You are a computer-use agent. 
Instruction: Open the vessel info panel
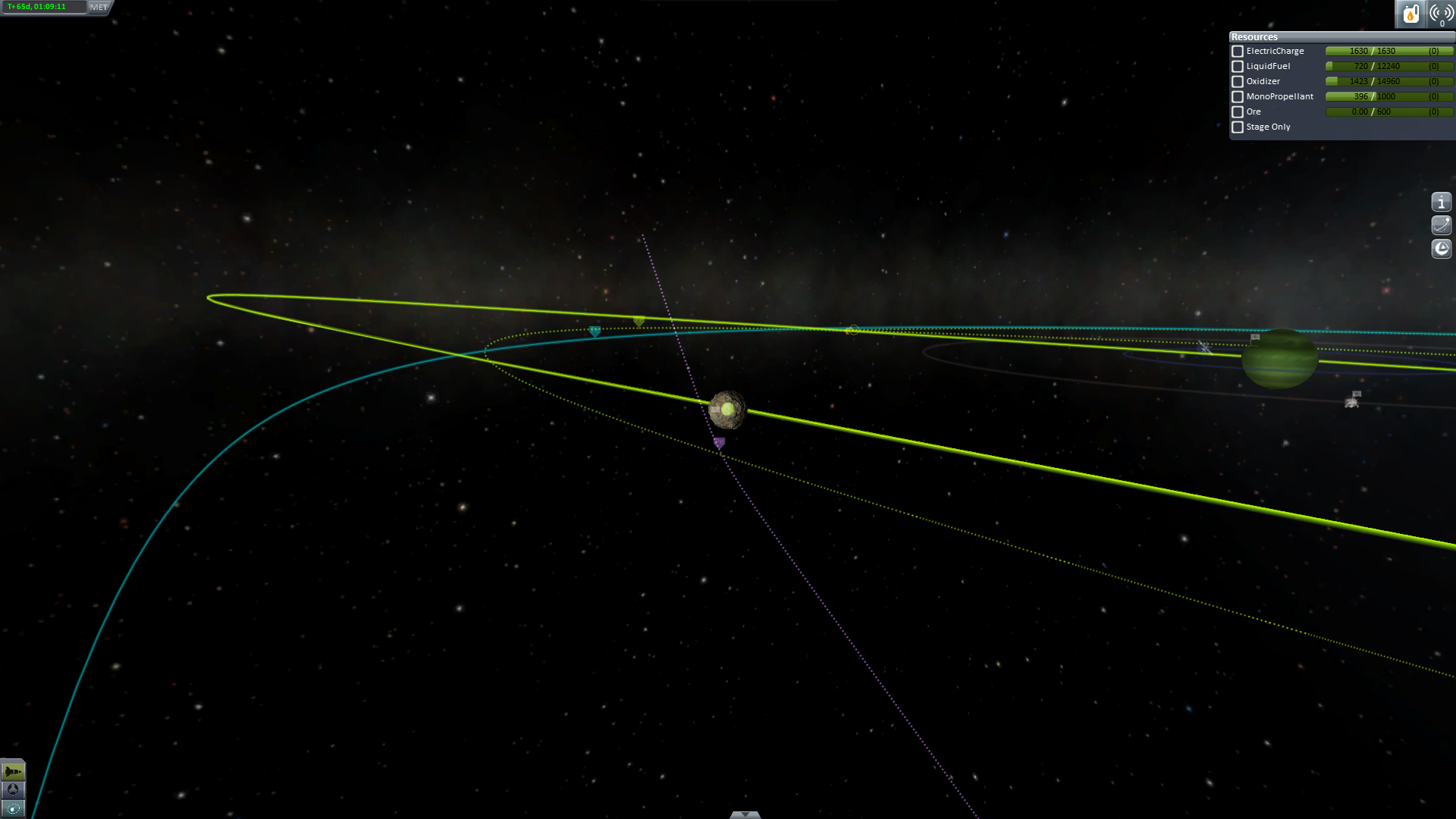point(1441,202)
